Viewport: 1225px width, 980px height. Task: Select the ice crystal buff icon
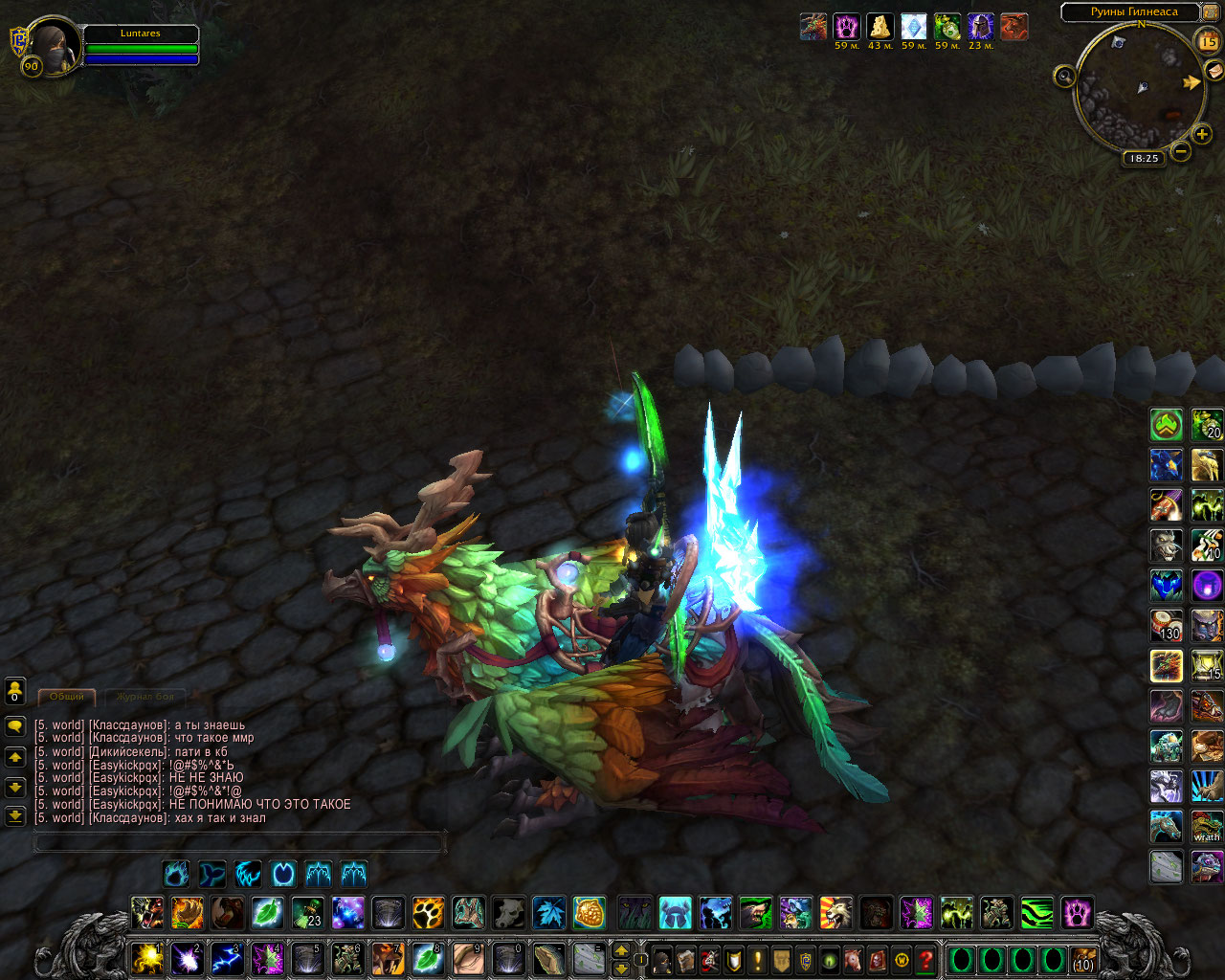tap(914, 27)
